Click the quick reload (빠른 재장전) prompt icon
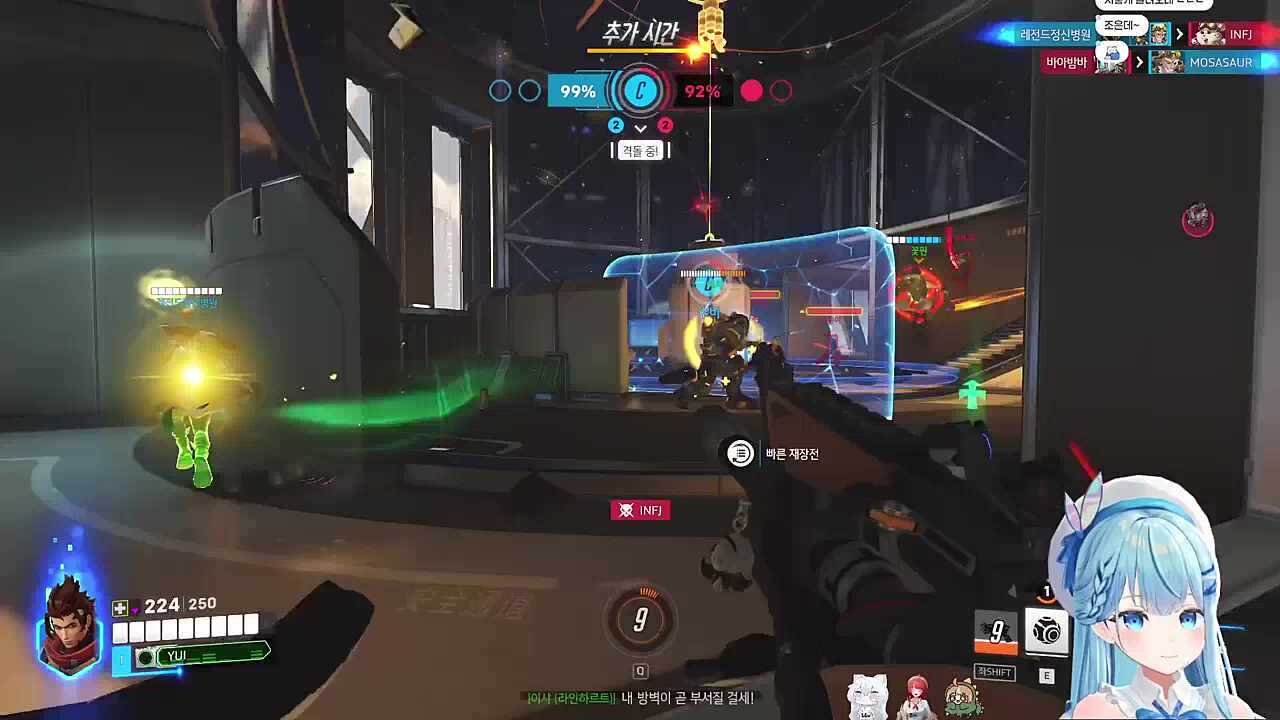 click(740, 454)
